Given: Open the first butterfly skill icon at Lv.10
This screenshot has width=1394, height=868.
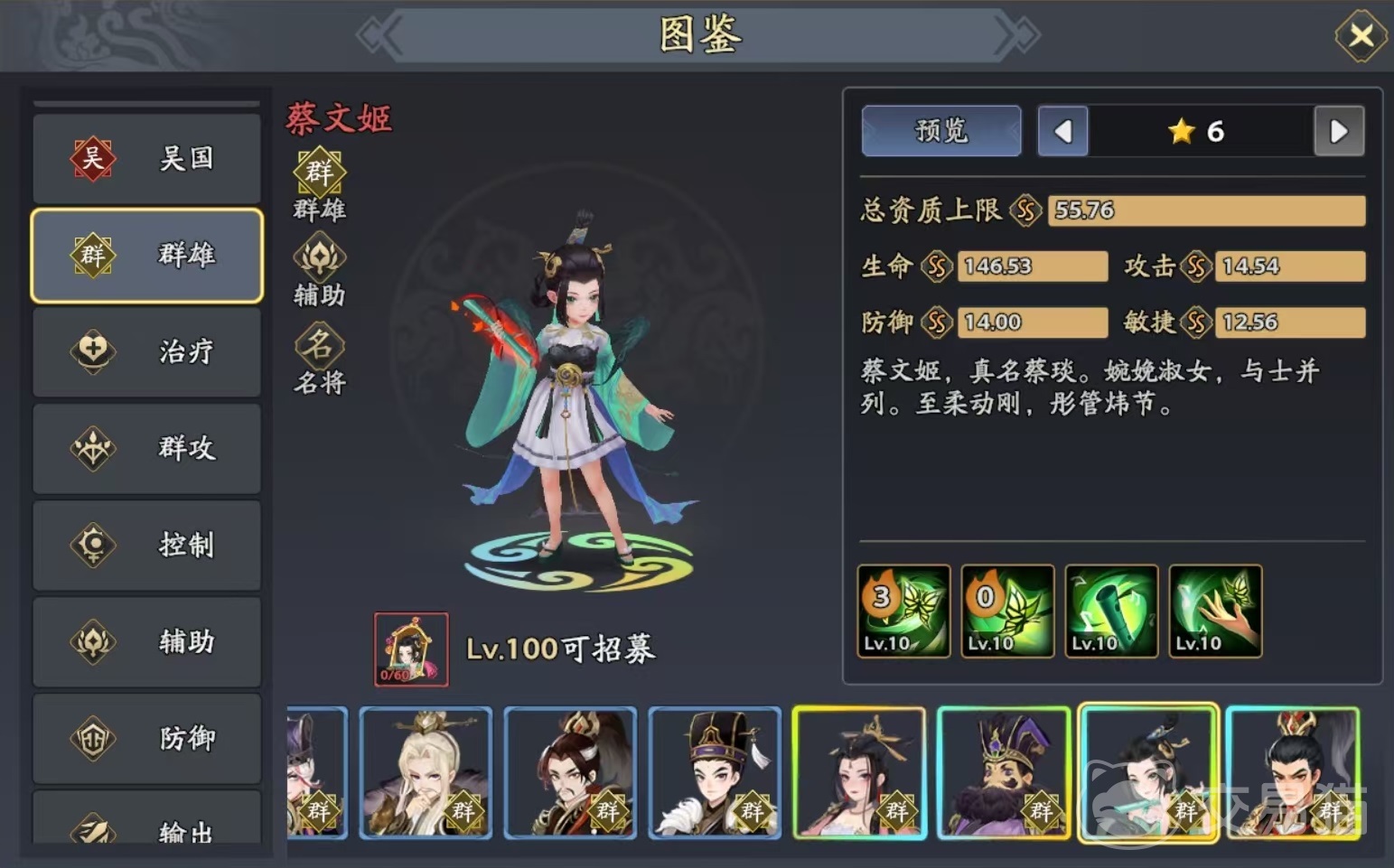Looking at the screenshot, I should pos(903,611).
